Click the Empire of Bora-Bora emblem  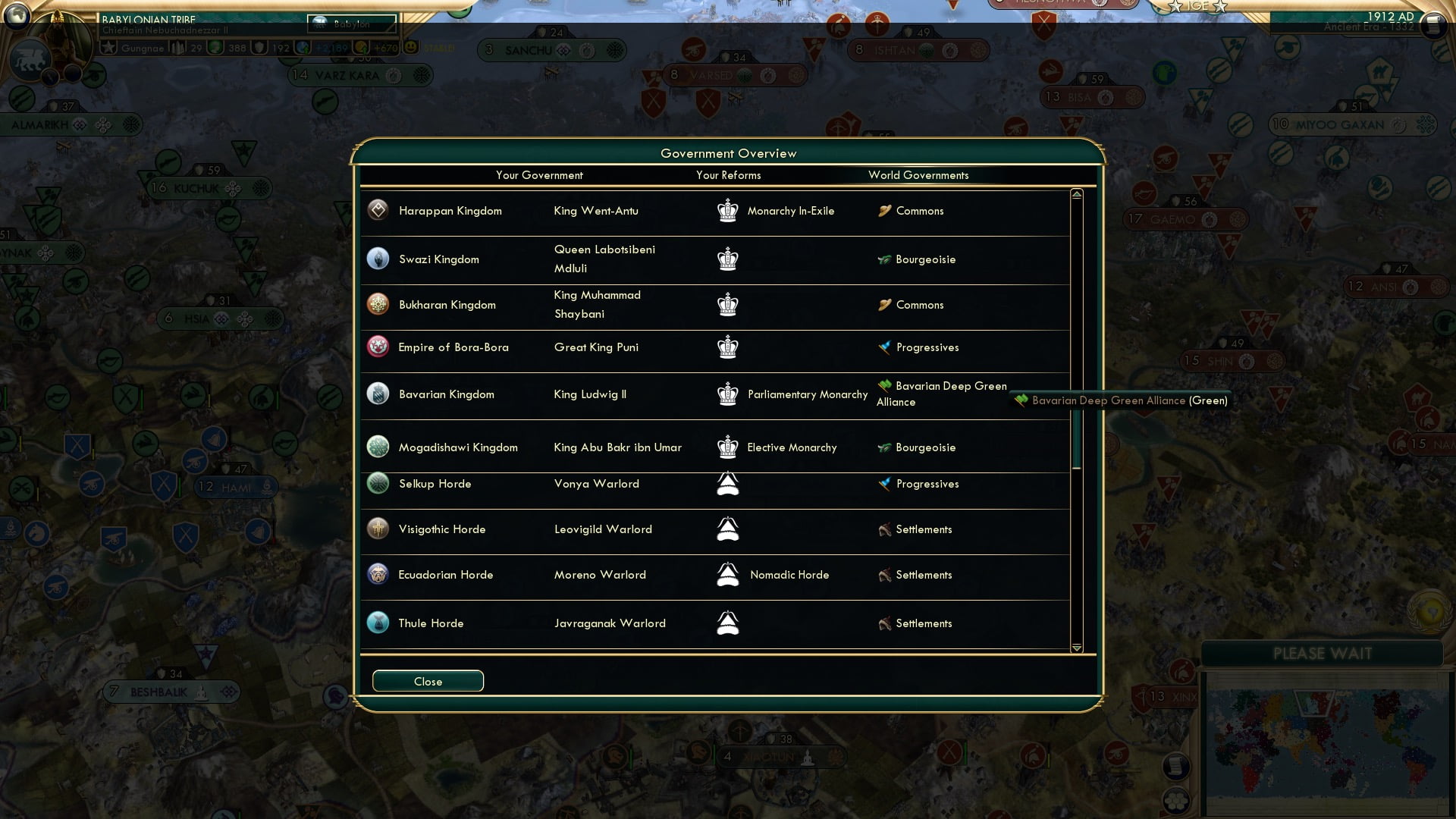point(377,347)
